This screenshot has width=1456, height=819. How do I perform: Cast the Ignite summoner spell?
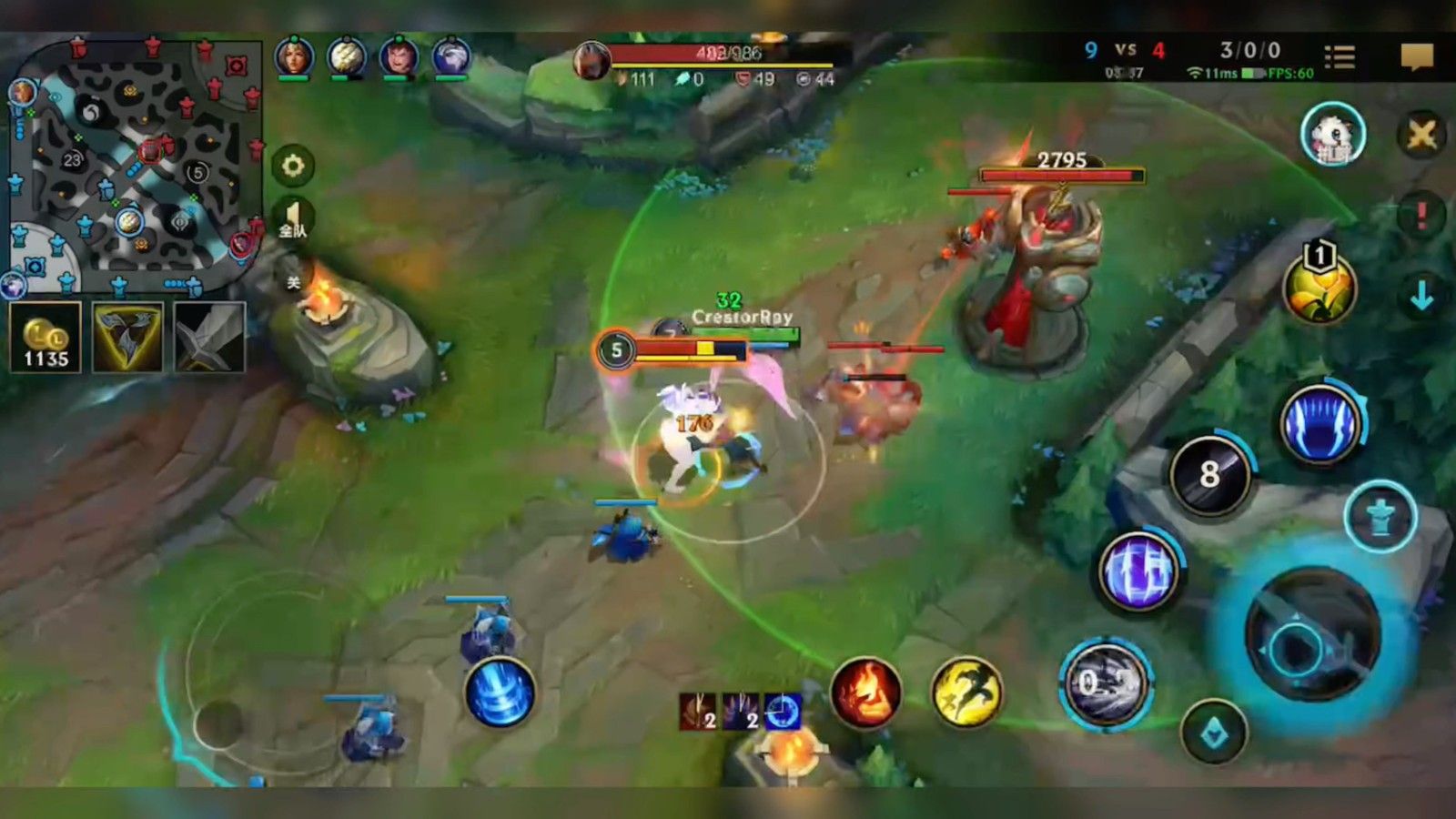865,693
